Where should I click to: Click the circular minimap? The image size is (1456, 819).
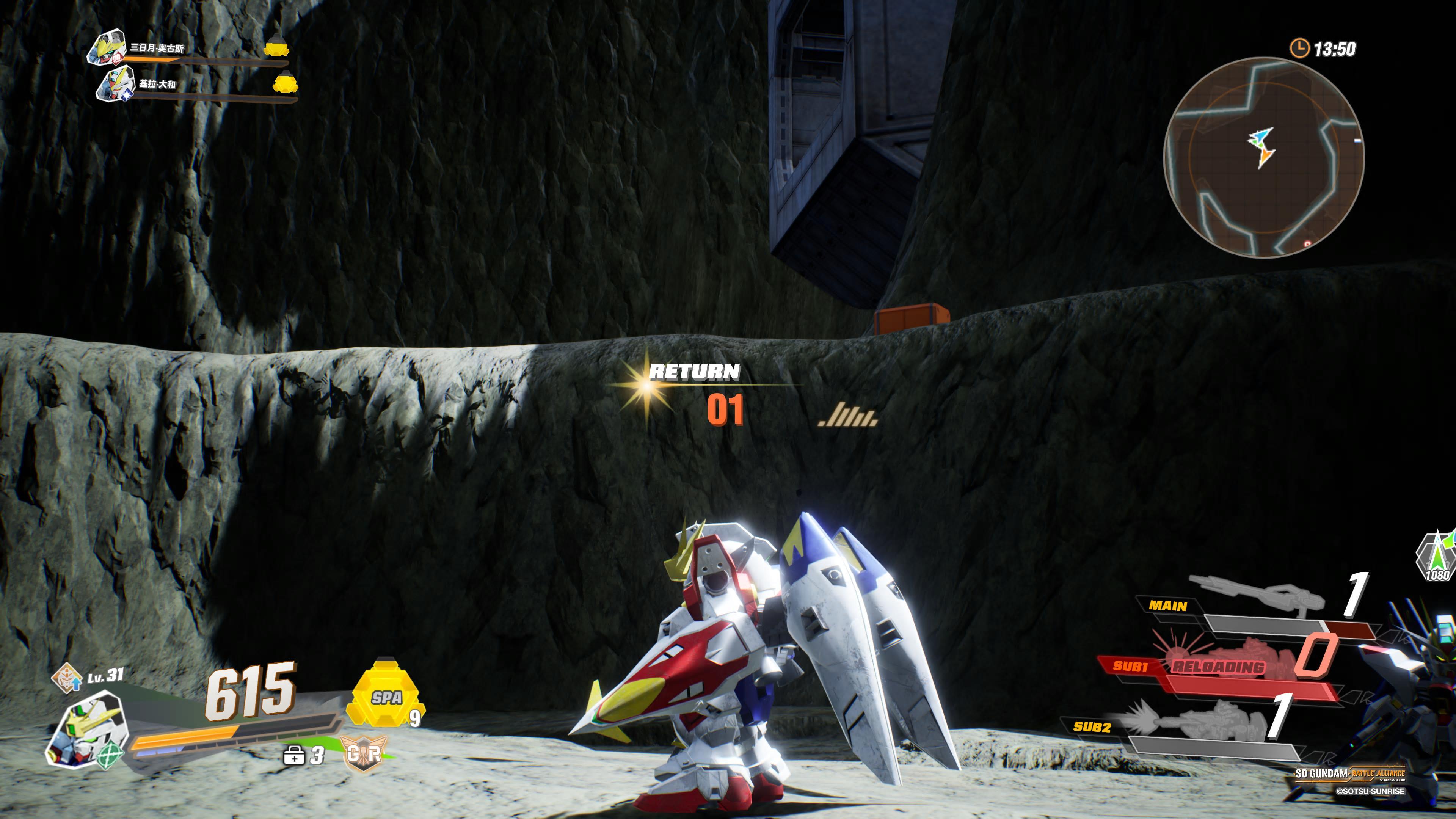pos(1265,157)
